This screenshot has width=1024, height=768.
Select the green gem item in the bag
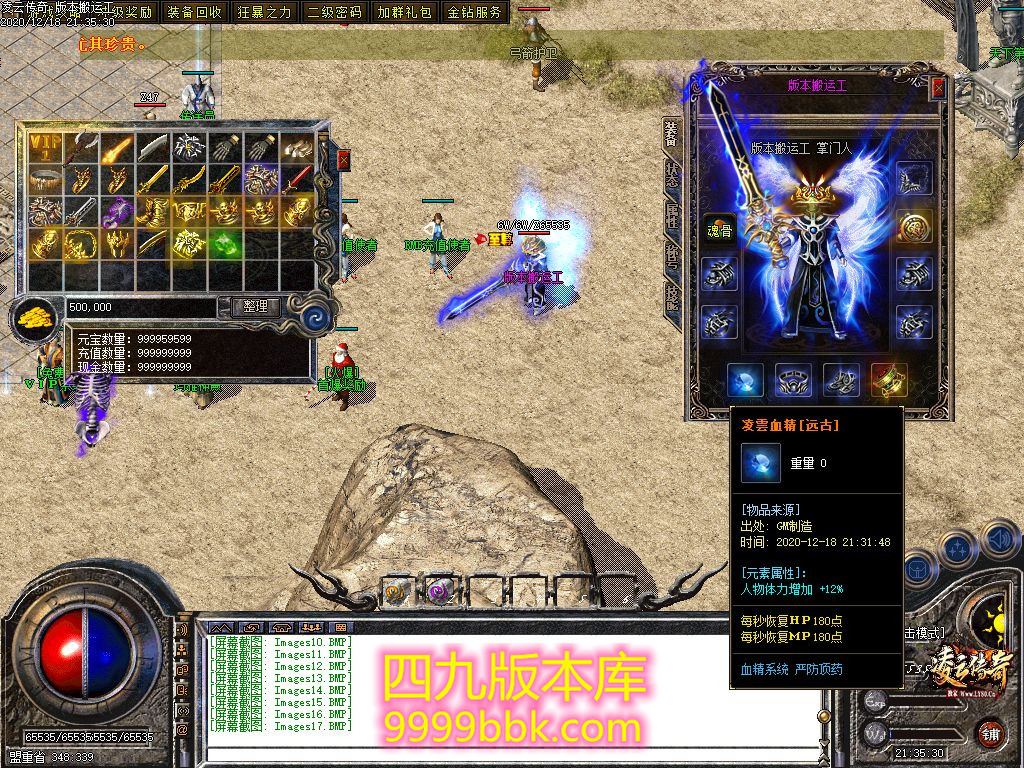click(225, 243)
